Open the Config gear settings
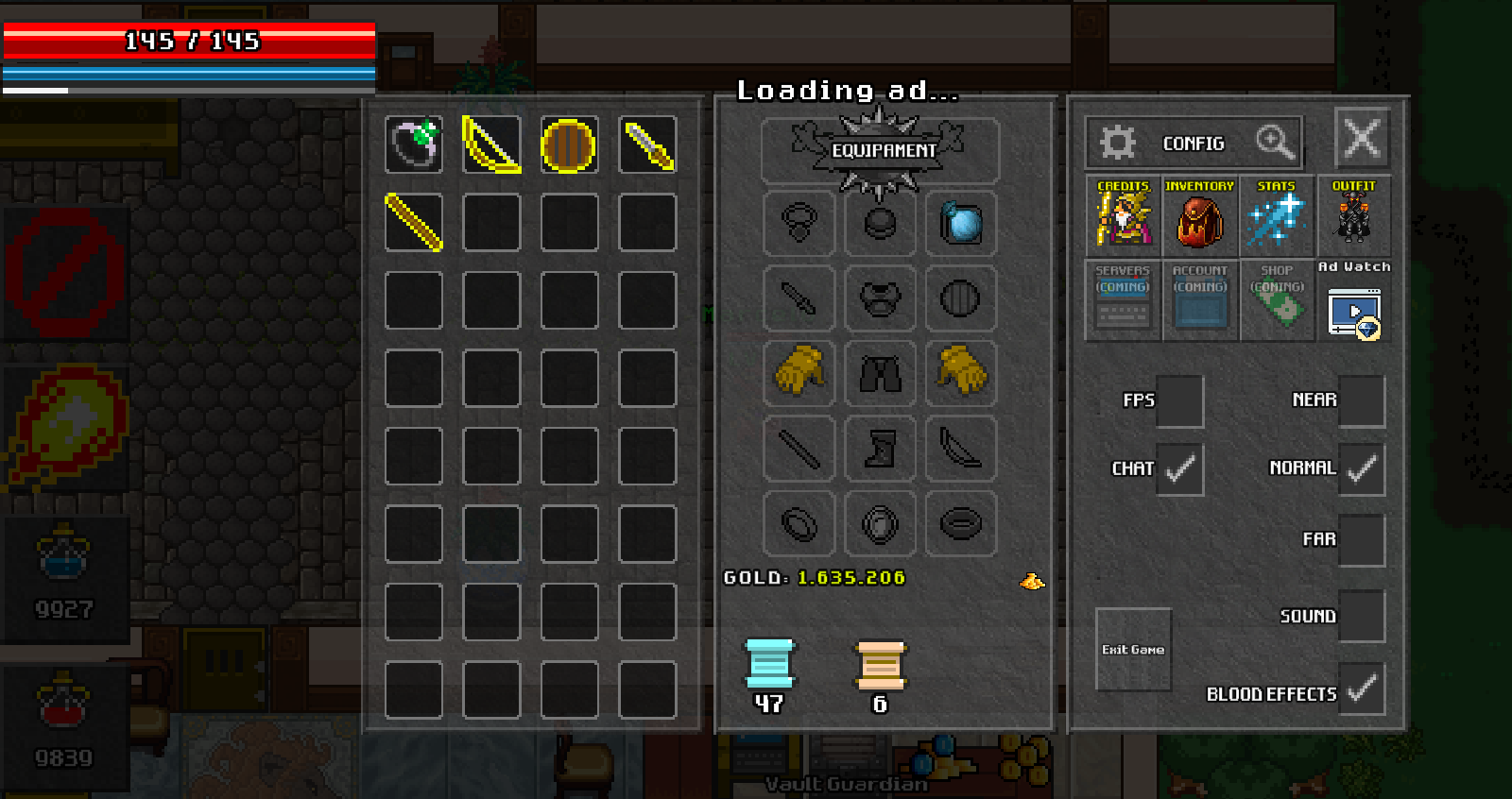 1119,142
